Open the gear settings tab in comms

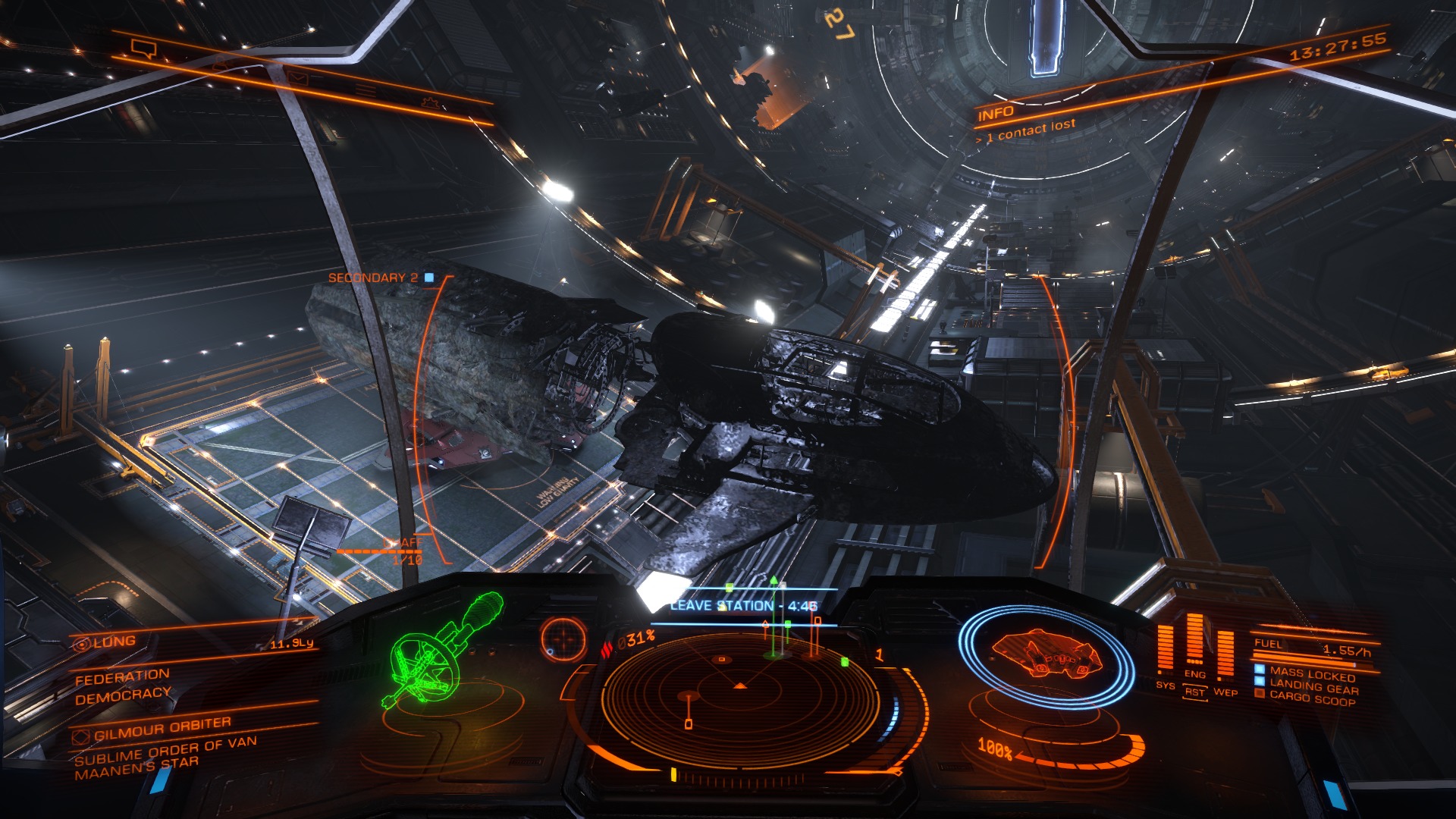click(428, 102)
